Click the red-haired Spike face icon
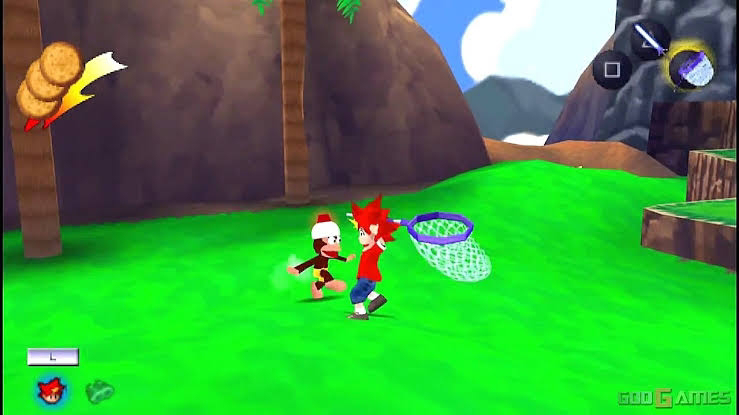The width and height of the screenshot is (739, 415). point(47,388)
